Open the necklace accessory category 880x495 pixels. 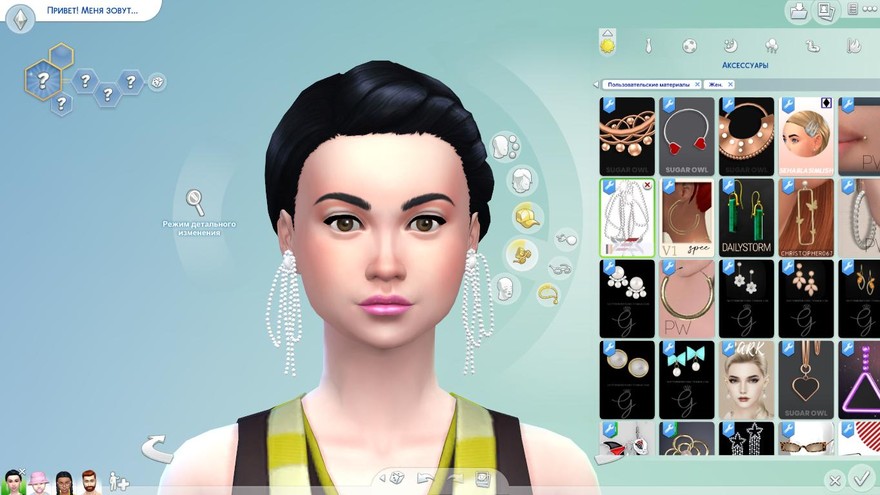tap(548, 294)
